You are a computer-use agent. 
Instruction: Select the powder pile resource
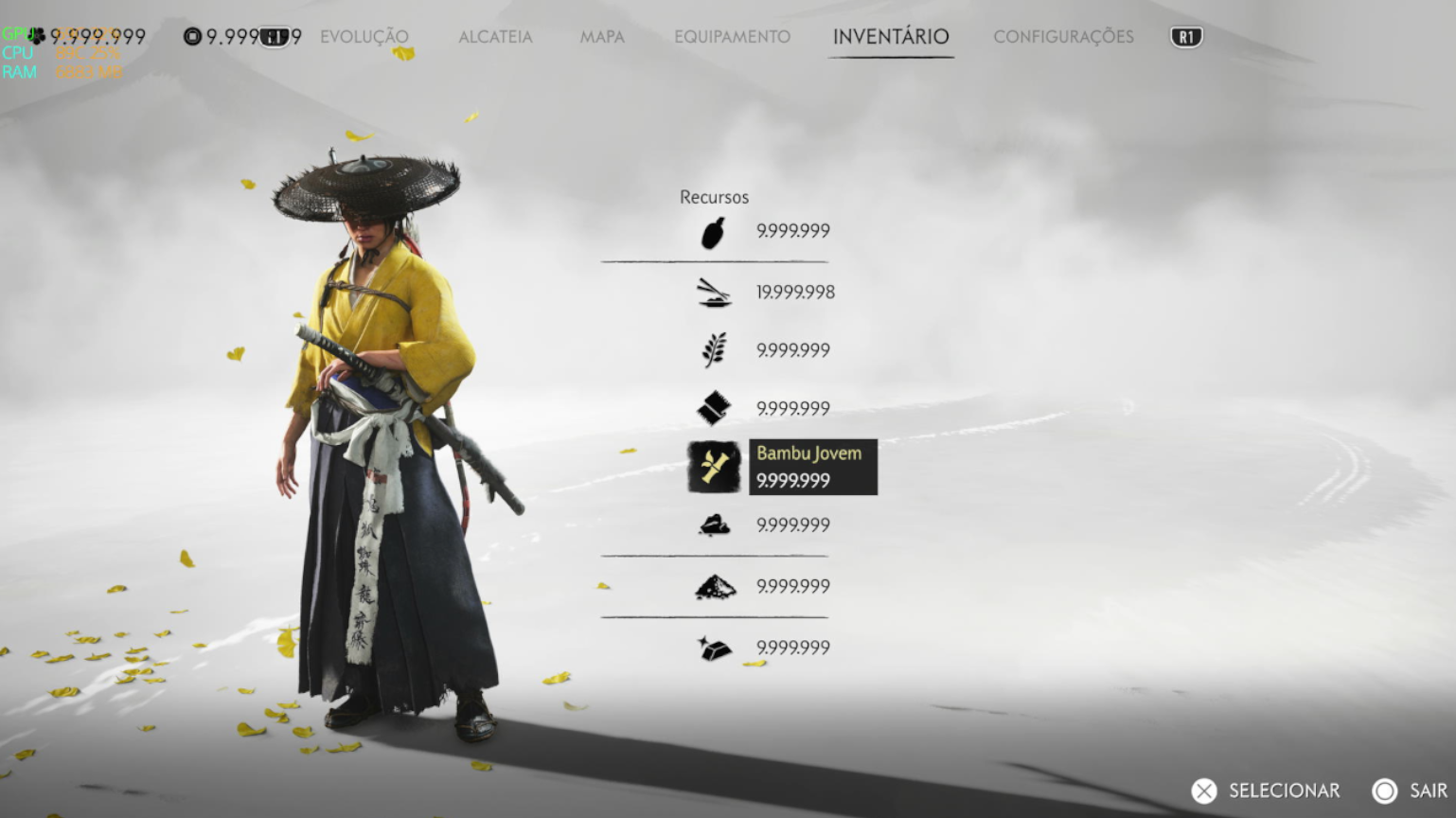(x=714, y=587)
